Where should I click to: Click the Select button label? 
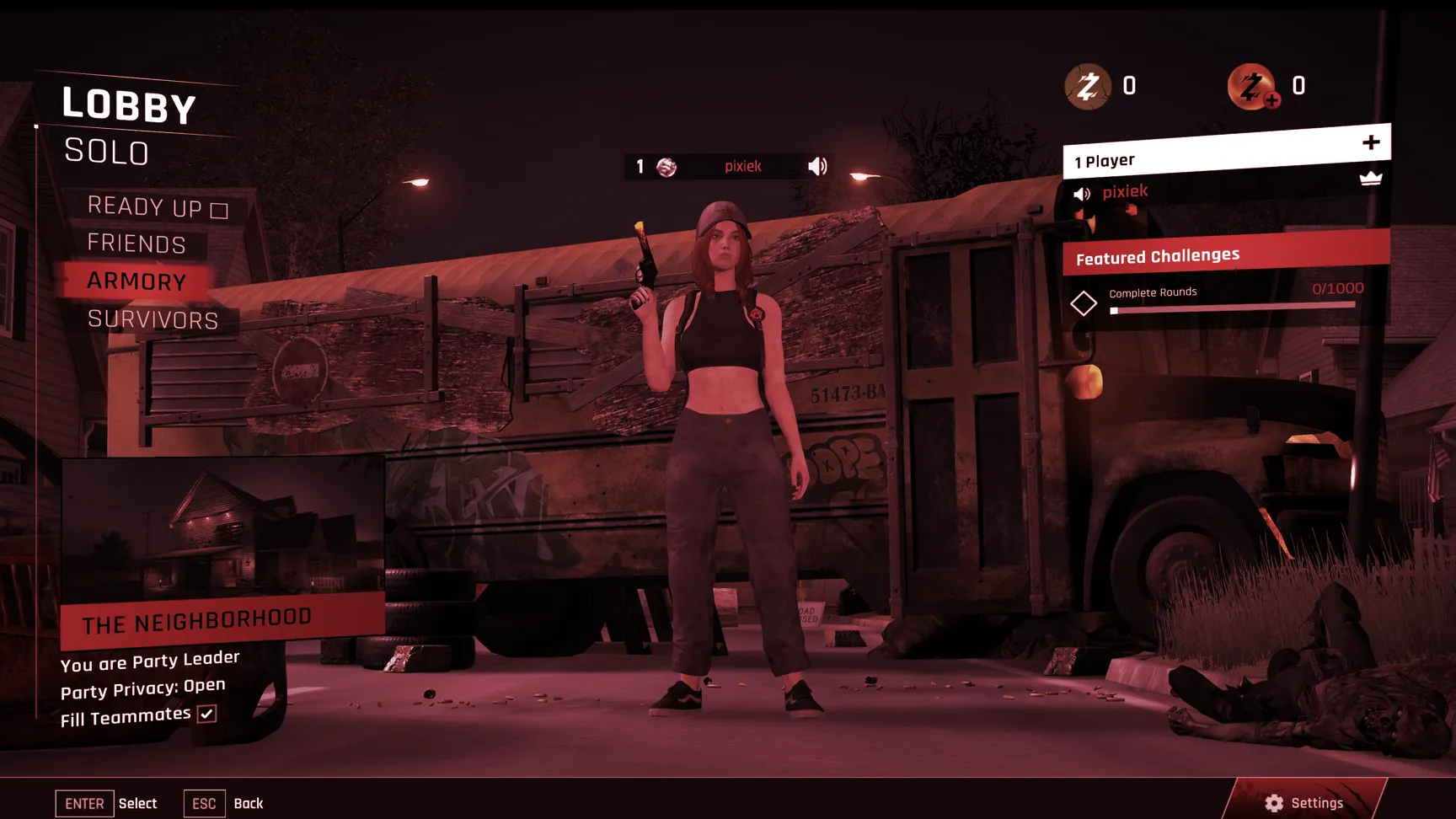(x=137, y=804)
